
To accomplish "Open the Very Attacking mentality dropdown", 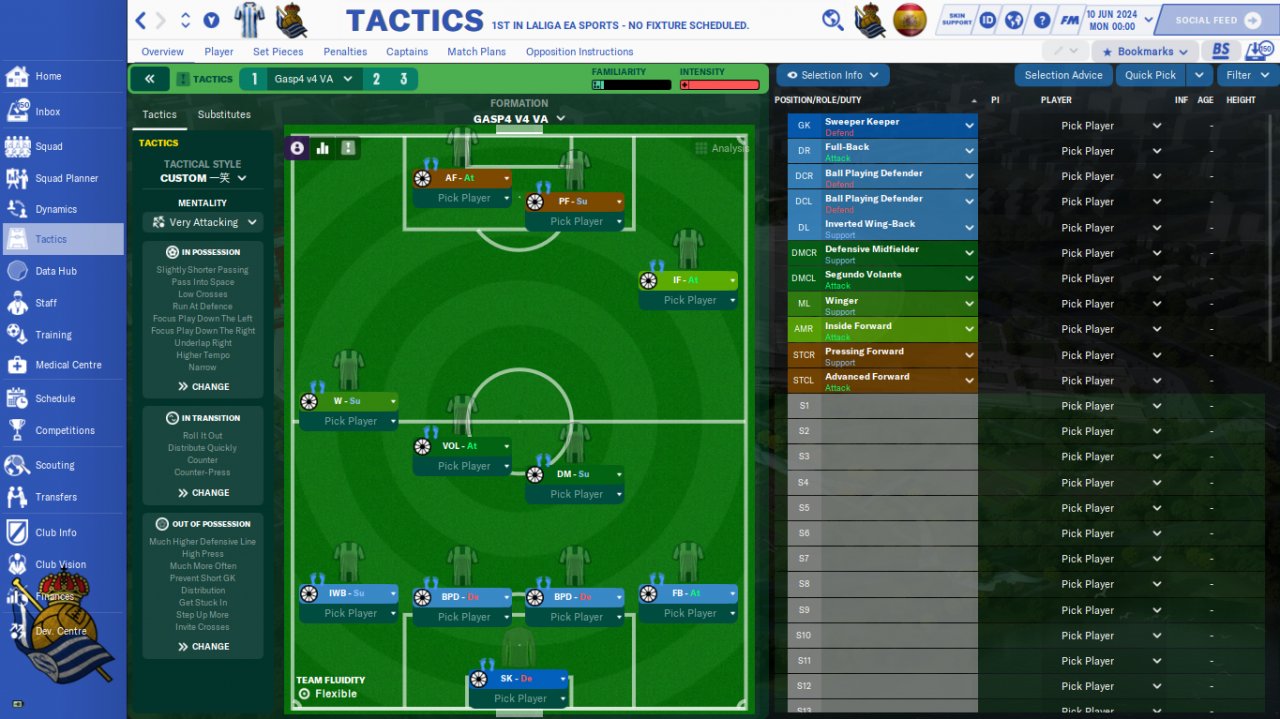I will click(203, 223).
